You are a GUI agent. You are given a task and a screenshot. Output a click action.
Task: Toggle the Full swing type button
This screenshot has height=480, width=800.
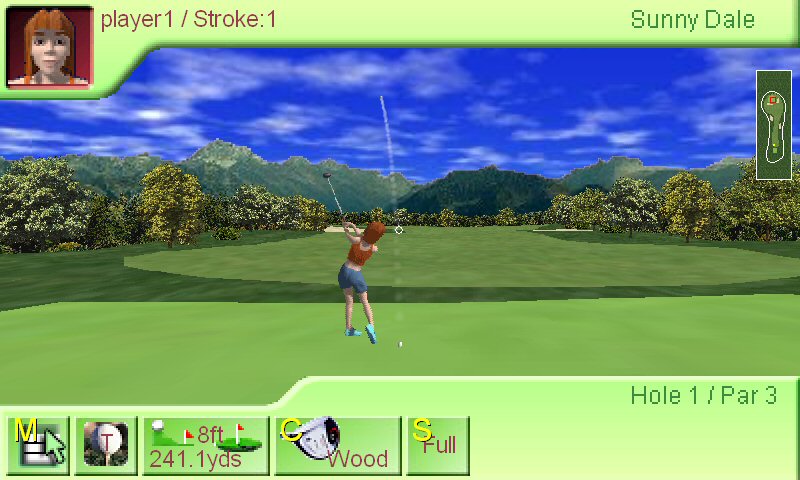coord(438,445)
